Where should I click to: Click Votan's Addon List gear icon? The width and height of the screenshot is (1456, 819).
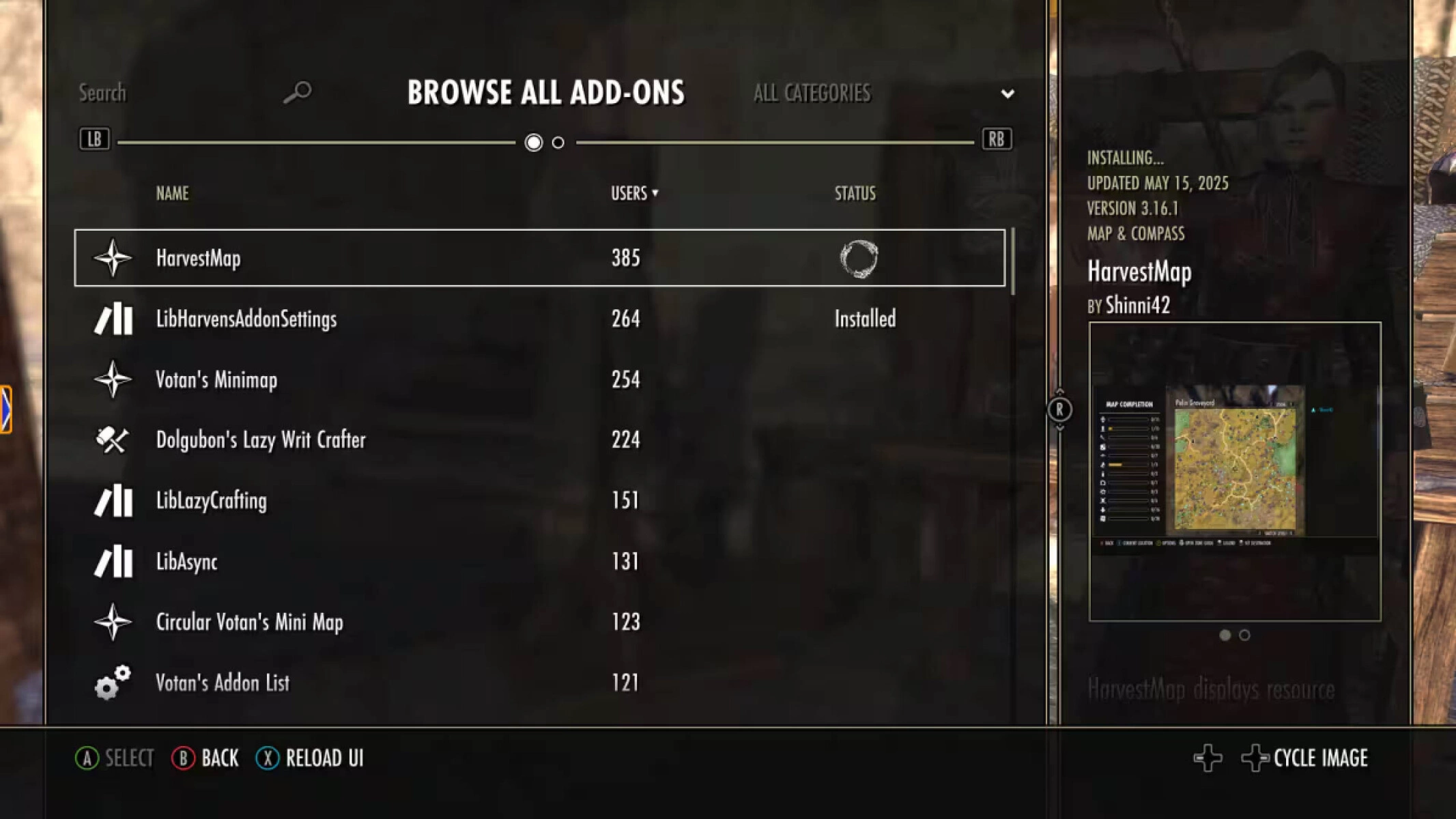pos(111,682)
